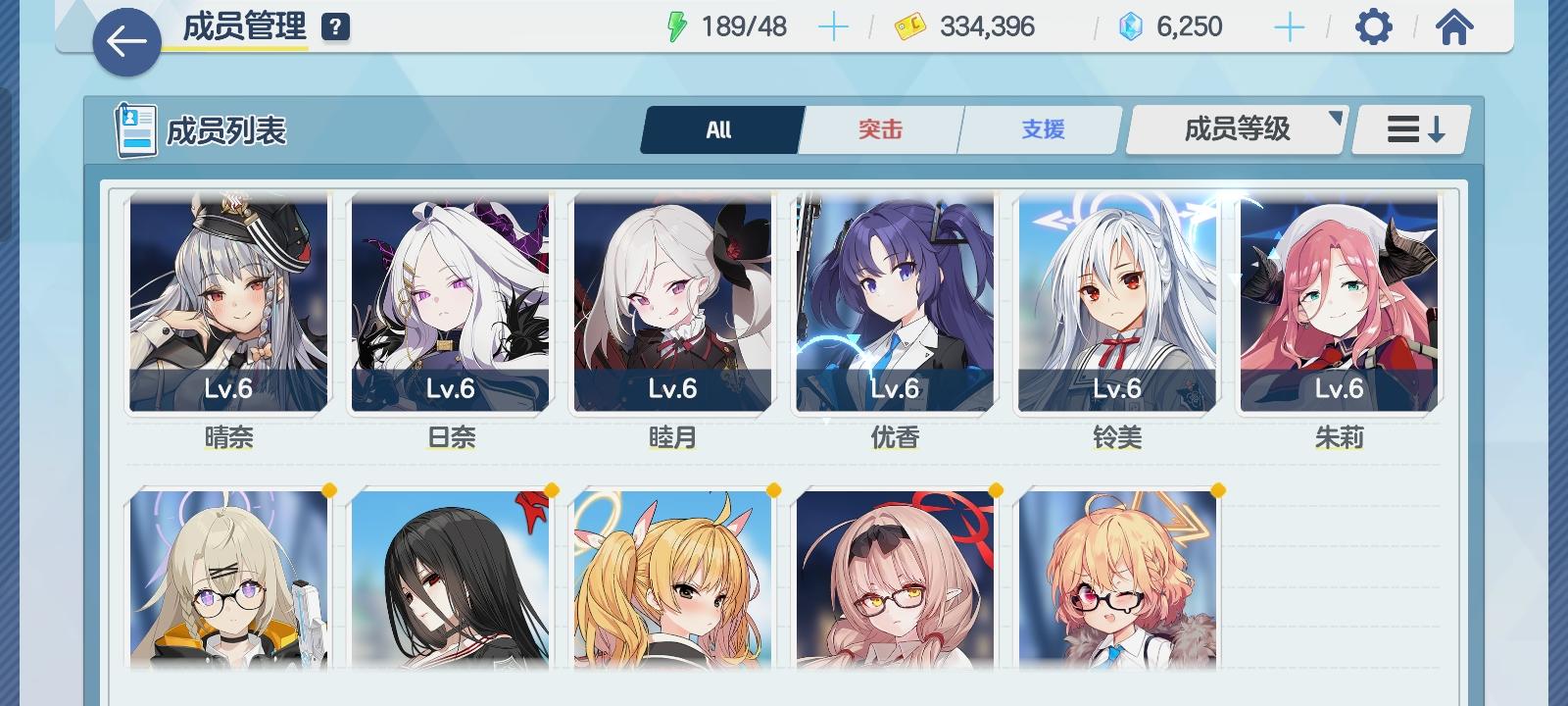The height and width of the screenshot is (706, 1568).
Task: Click the member list notebook icon
Action: coord(135,129)
